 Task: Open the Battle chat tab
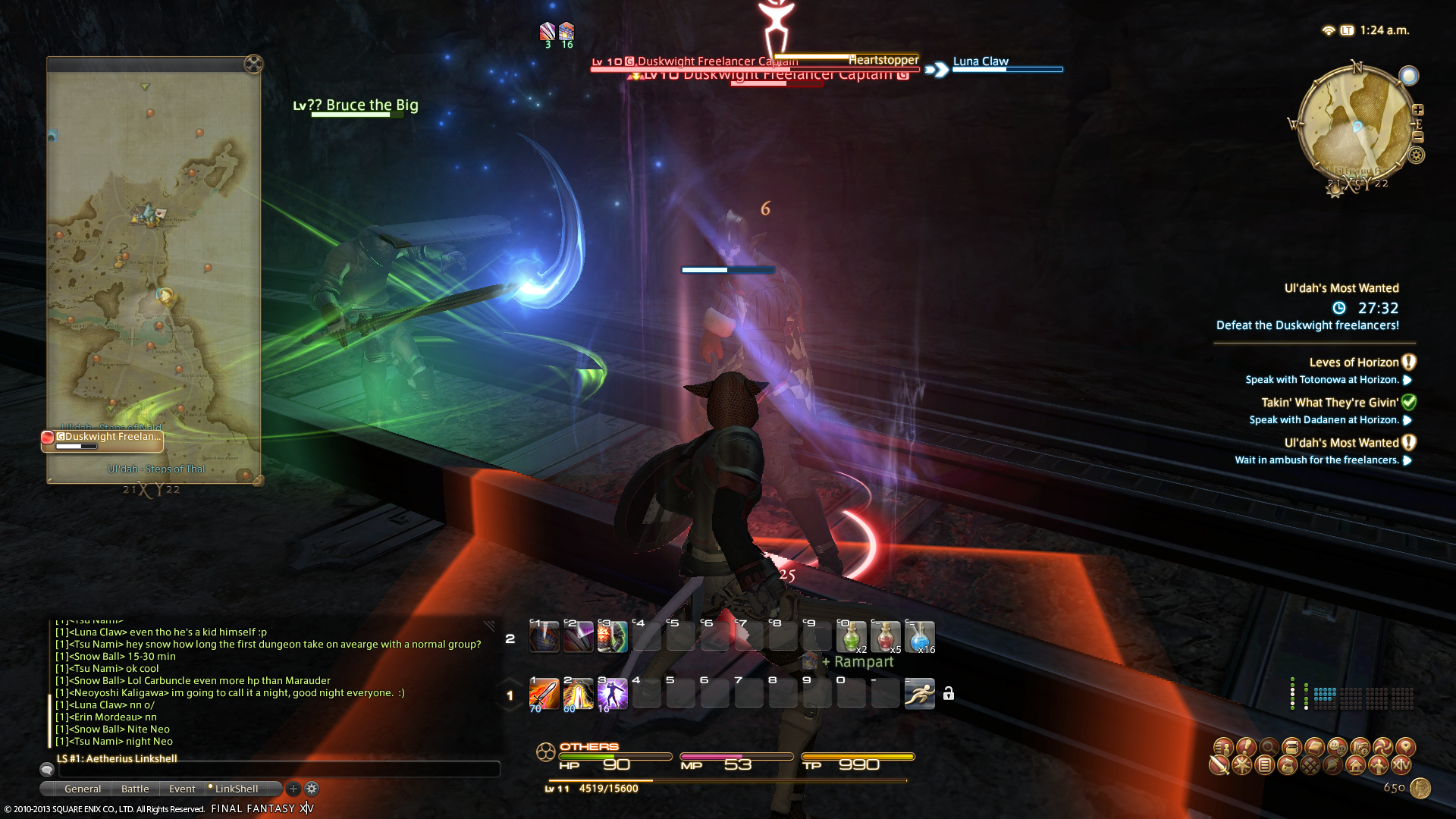135,789
